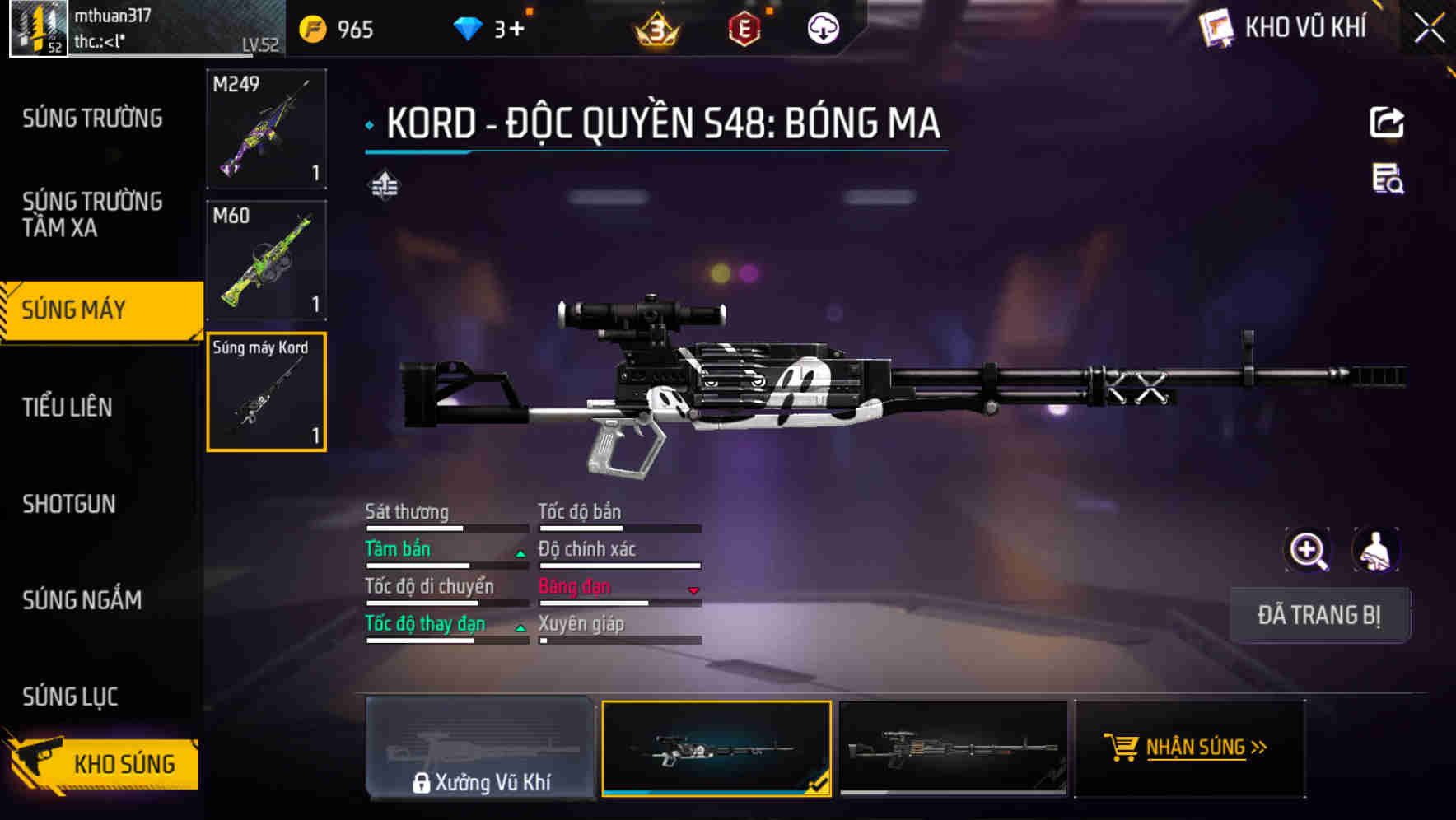Open Nhận Súng shop link

click(1189, 748)
